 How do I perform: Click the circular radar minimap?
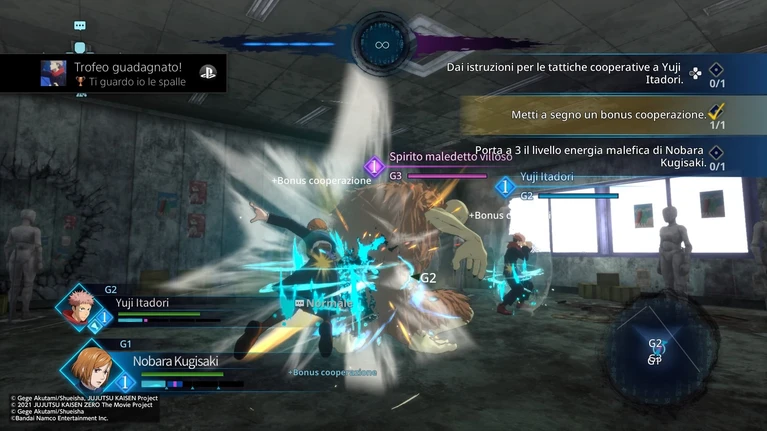coord(655,350)
